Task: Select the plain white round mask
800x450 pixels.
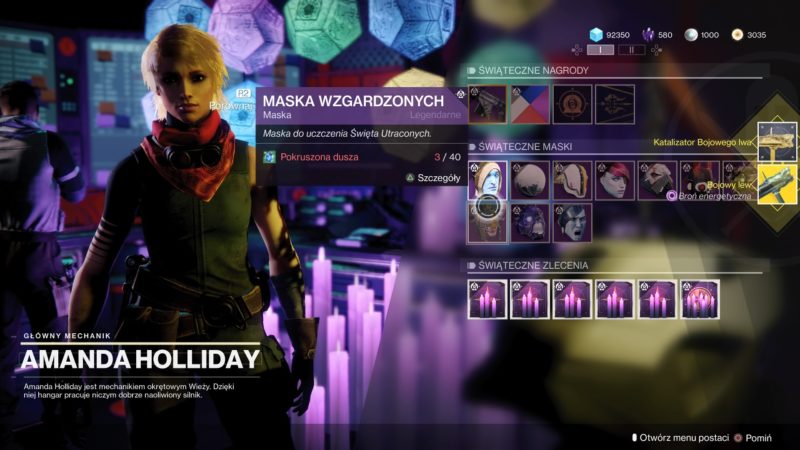Action: pos(530,180)
